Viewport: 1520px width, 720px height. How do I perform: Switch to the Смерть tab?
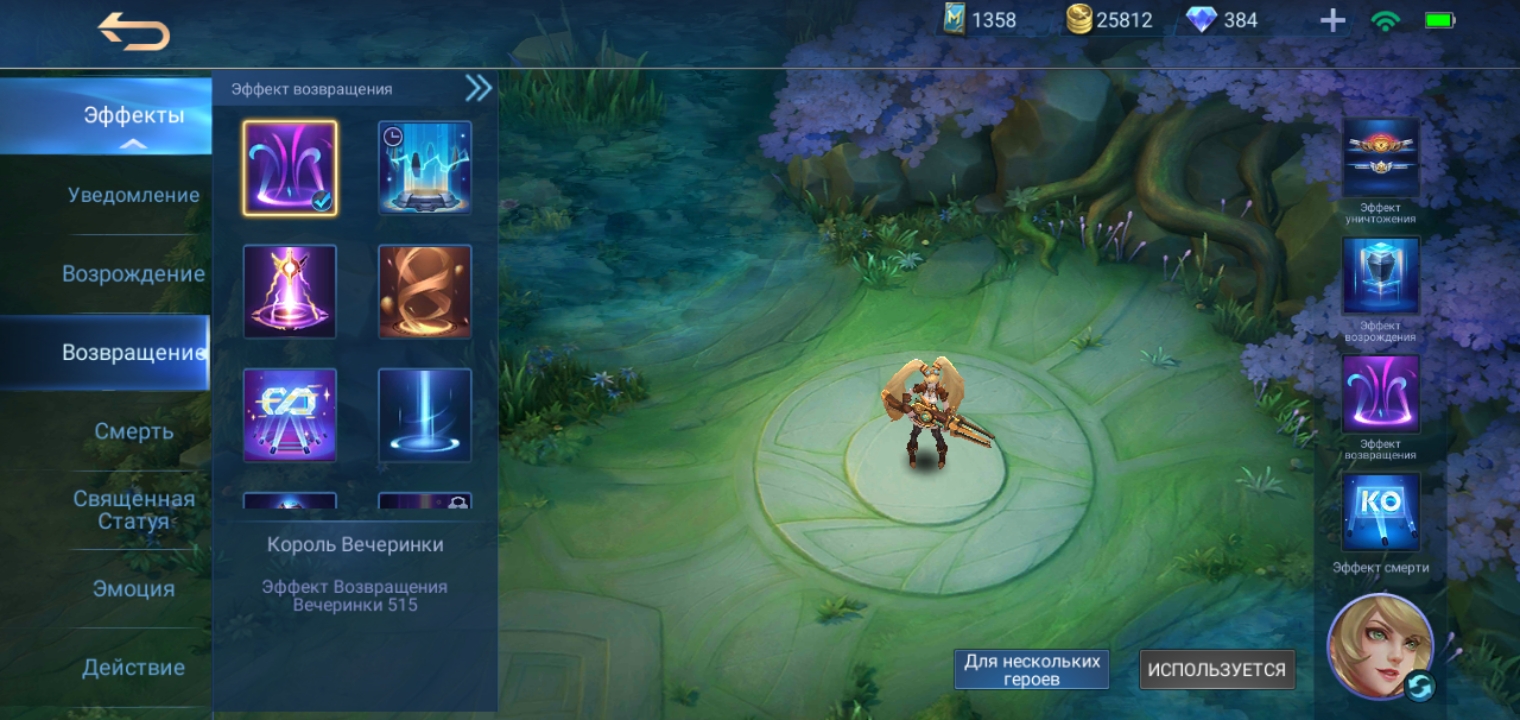point(134,432)
